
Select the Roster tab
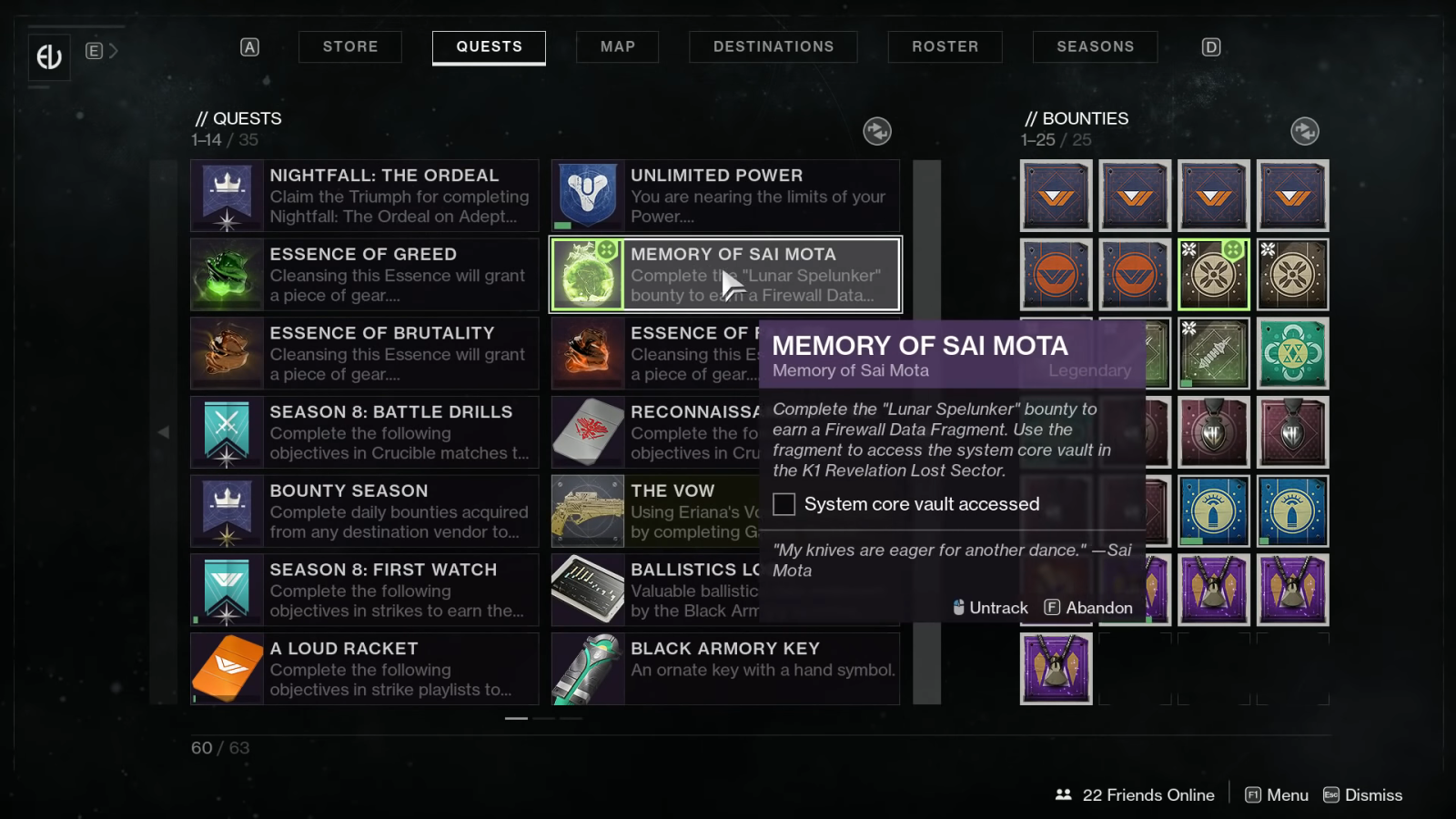[x=945, y=46]
